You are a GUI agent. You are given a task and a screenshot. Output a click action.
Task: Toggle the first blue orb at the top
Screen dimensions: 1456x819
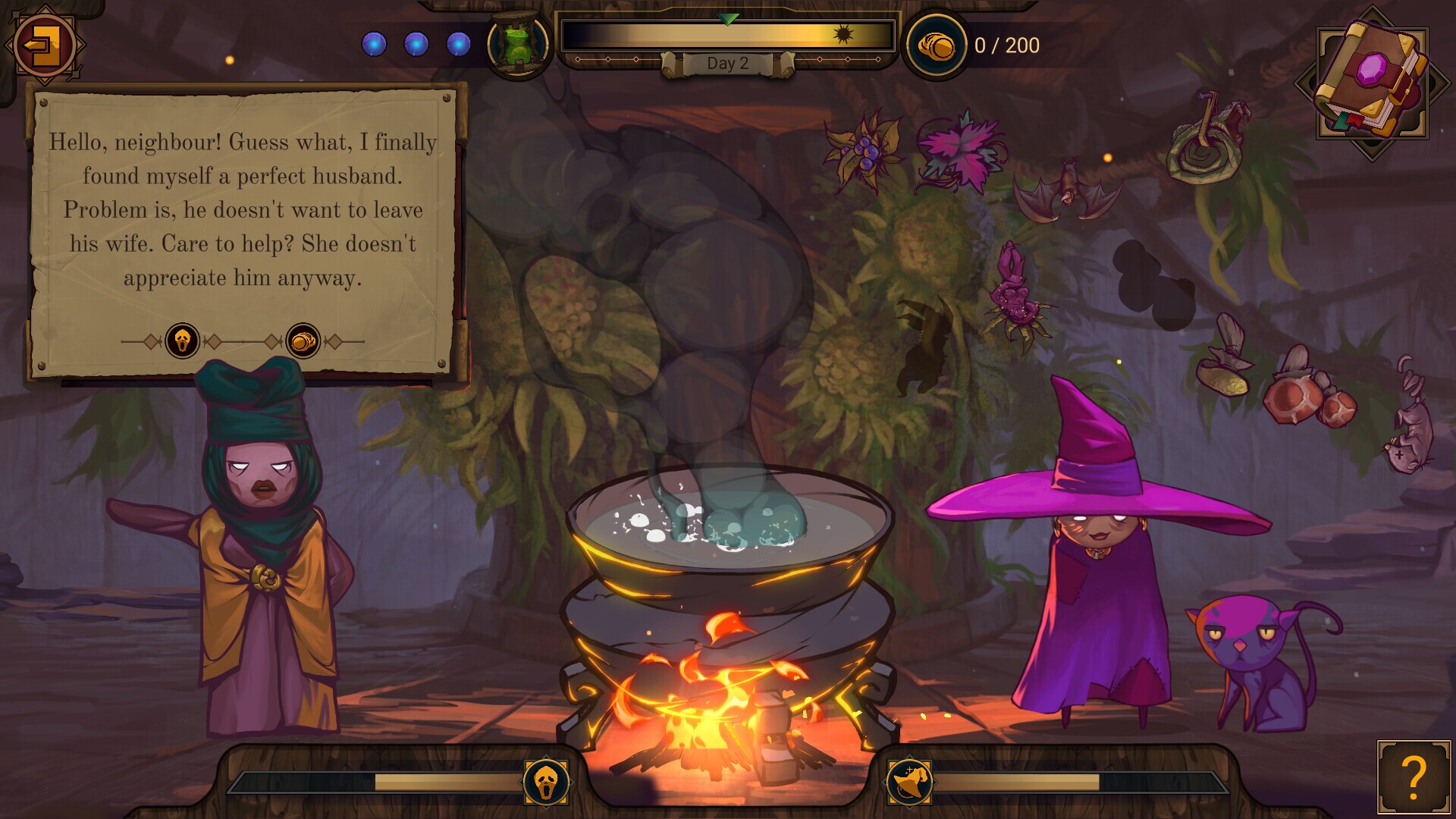pyautogui.click(x=373, y=44)
